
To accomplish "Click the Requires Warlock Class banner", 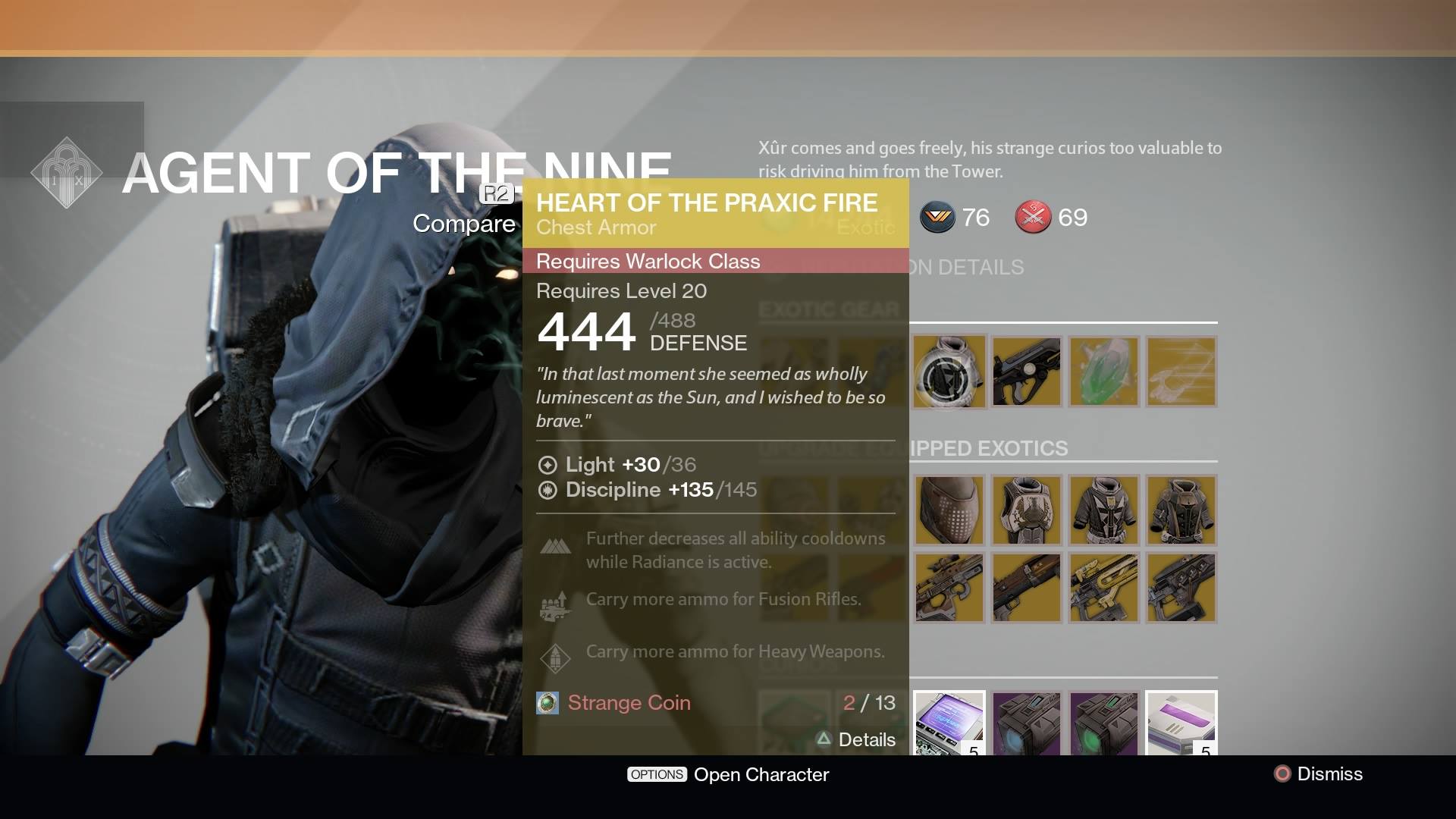I will point(647,261).
